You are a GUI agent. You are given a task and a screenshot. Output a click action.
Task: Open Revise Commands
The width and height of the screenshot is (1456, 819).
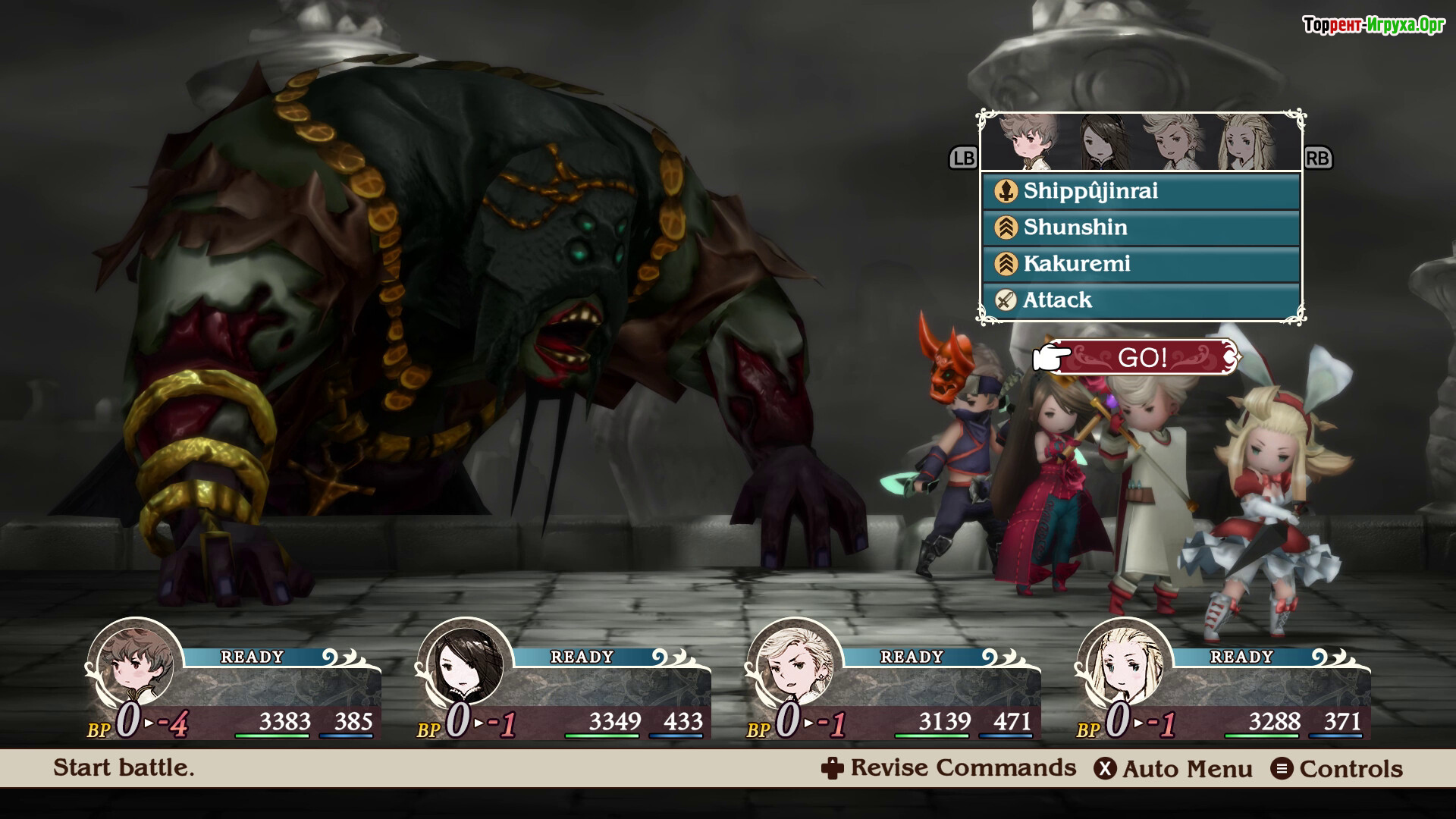tap(949, 768)
